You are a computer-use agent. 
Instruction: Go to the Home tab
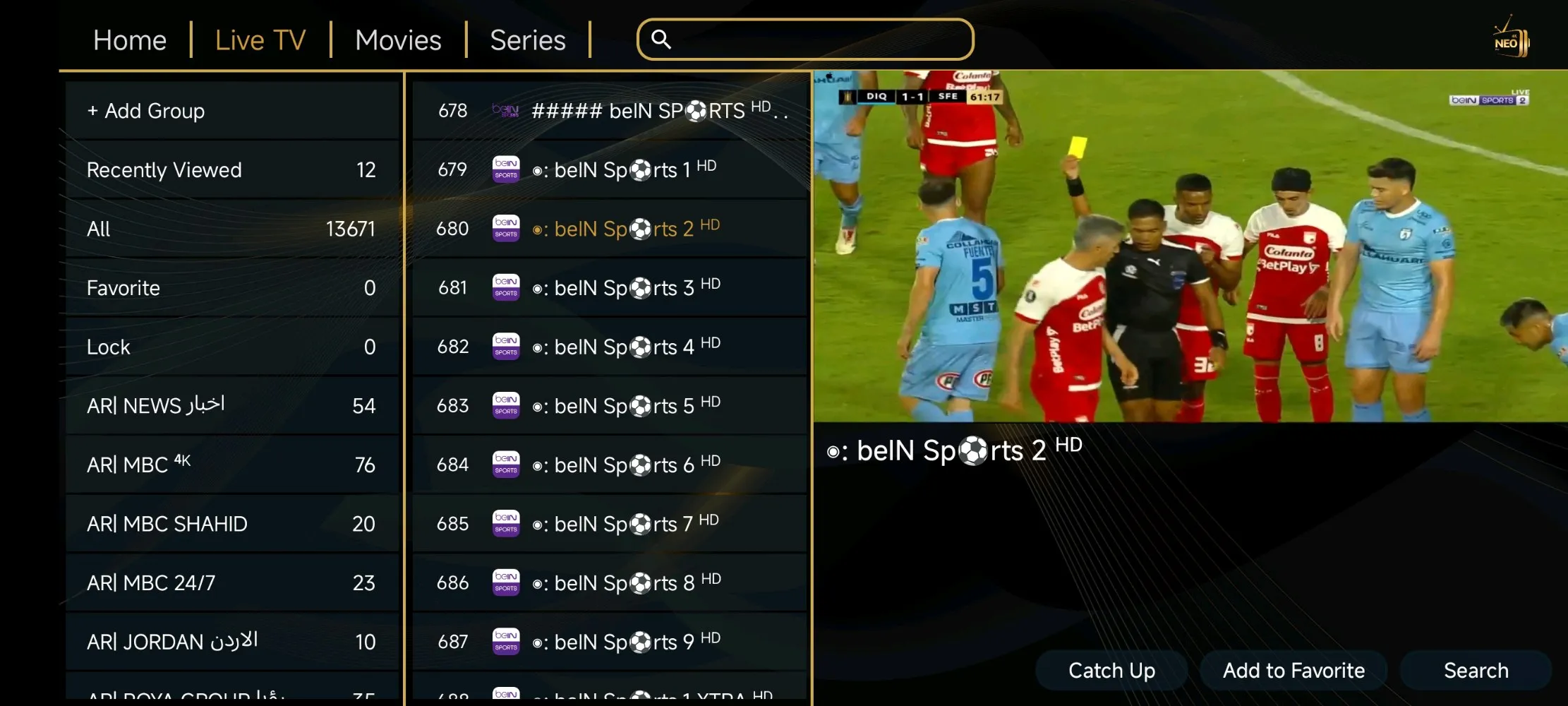[130, 40]
